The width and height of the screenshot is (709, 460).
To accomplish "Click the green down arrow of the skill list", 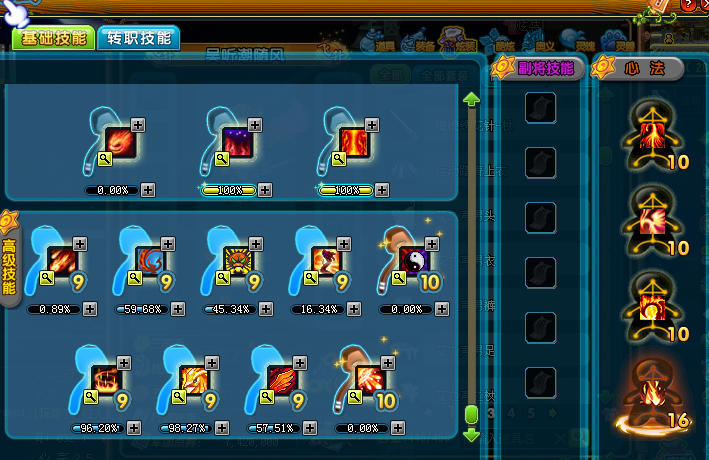I will click(x=471, y=436).
